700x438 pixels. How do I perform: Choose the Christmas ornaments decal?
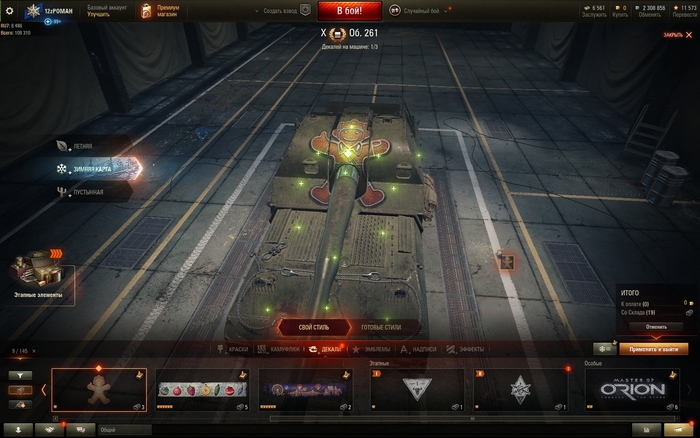(202, 389)
